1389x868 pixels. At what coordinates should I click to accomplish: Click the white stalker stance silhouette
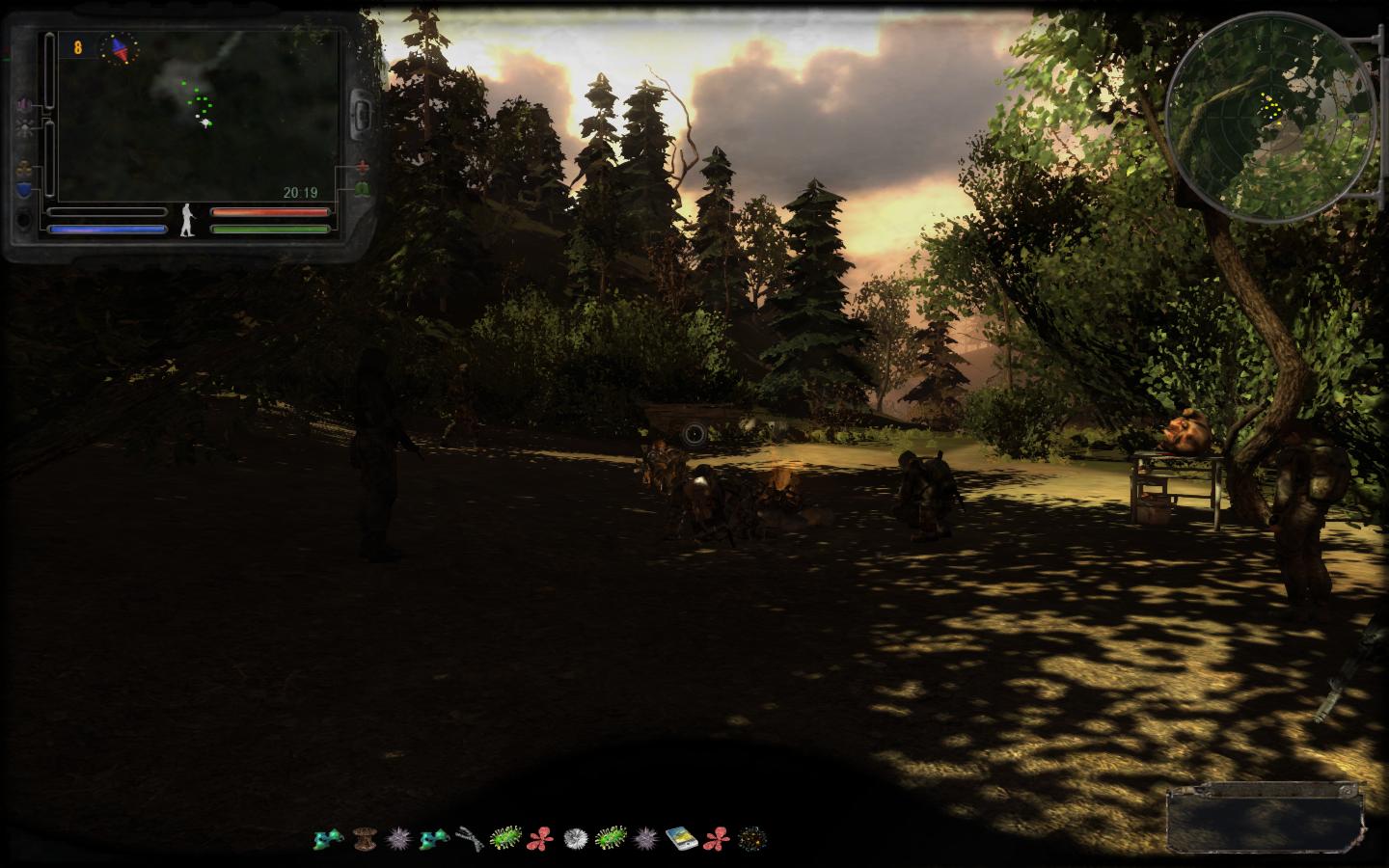tap(187, 220)
